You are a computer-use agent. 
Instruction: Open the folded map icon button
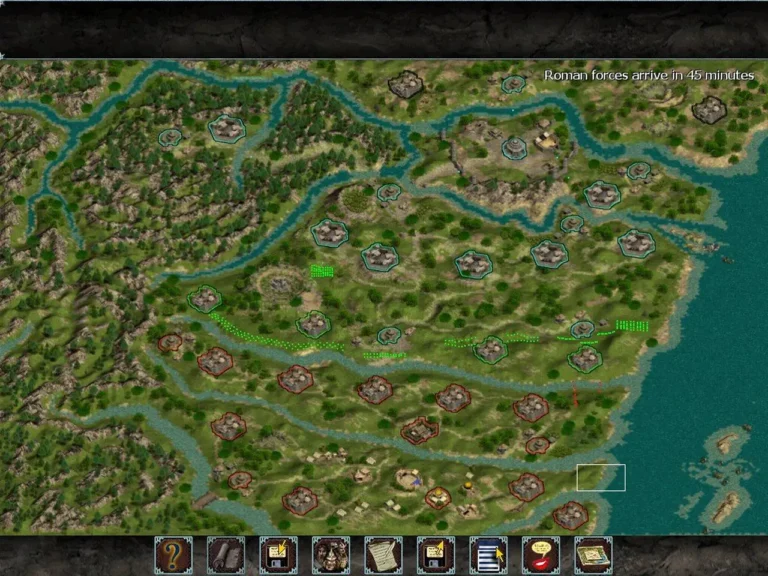pos(593,554)
